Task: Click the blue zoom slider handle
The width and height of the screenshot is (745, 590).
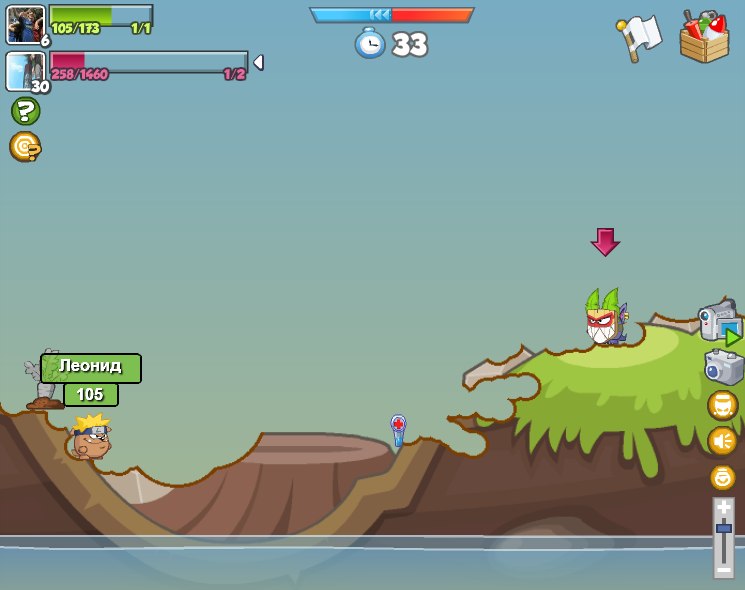Action: click(723, 528)
